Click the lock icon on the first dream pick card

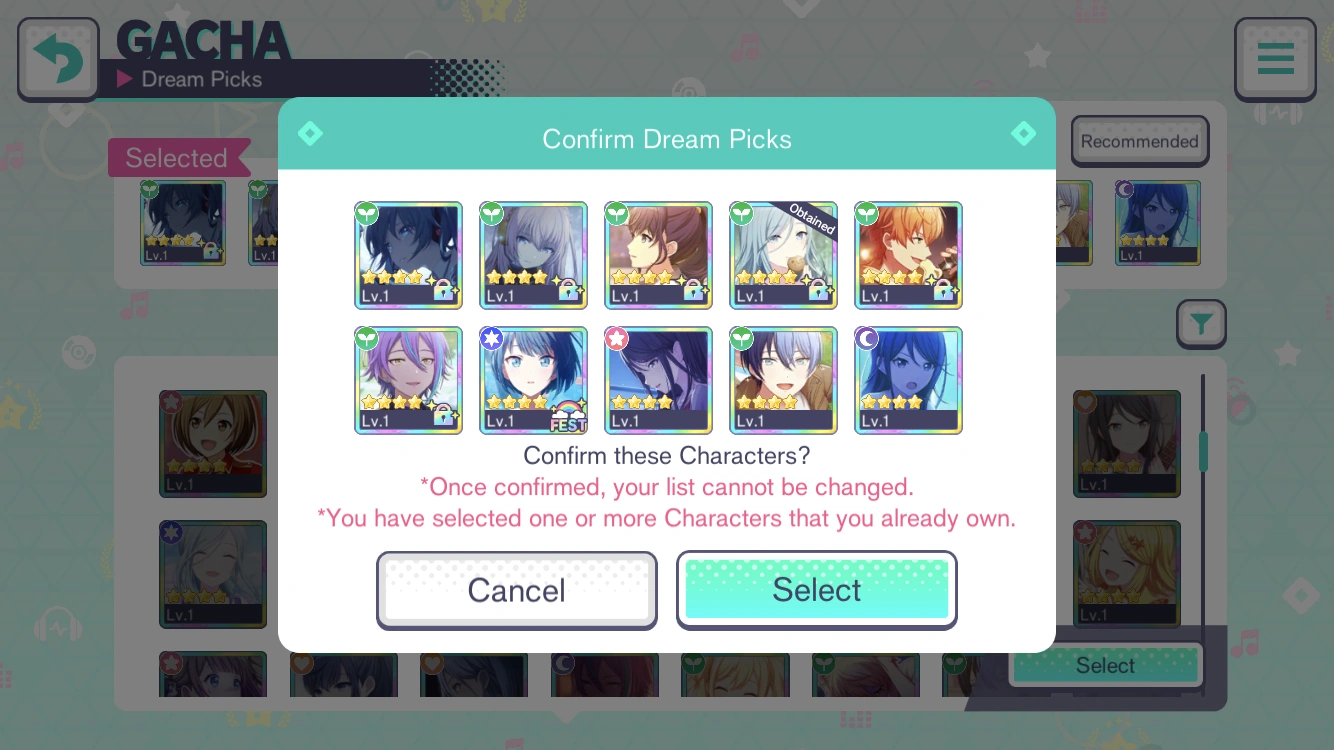pyautogui.click(x=444, y=290)
